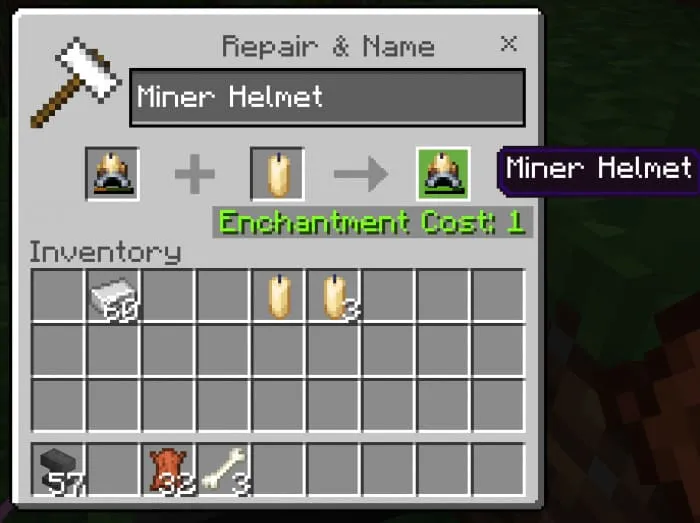Select the helmet in the first anvil slot
This screenshot has width=700, height=523.
coord(112,174)
